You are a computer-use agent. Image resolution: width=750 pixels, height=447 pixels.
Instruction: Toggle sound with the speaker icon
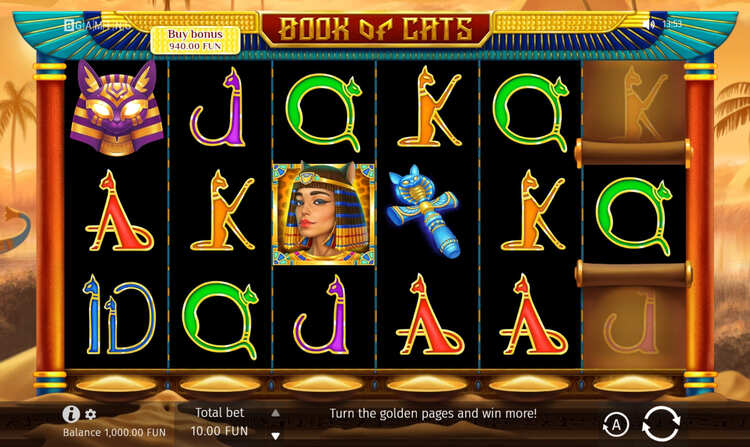coord(650,24)
